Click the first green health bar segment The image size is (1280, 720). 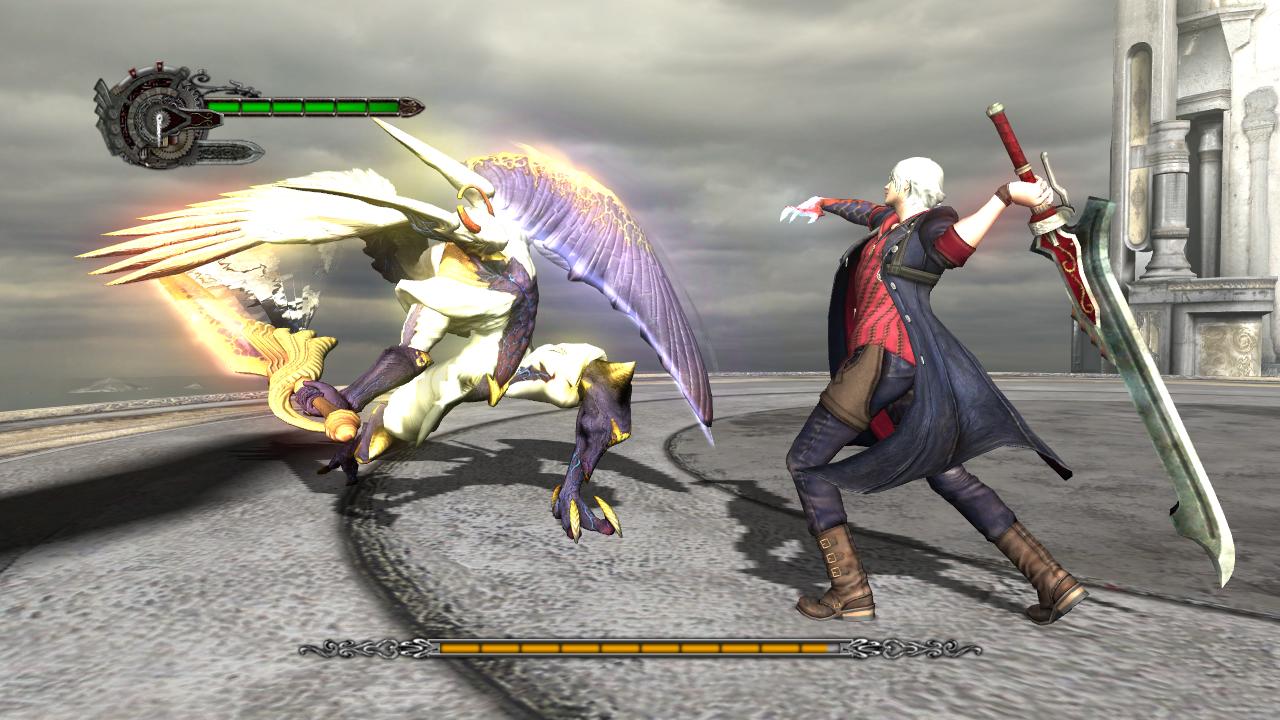[225, 106]
